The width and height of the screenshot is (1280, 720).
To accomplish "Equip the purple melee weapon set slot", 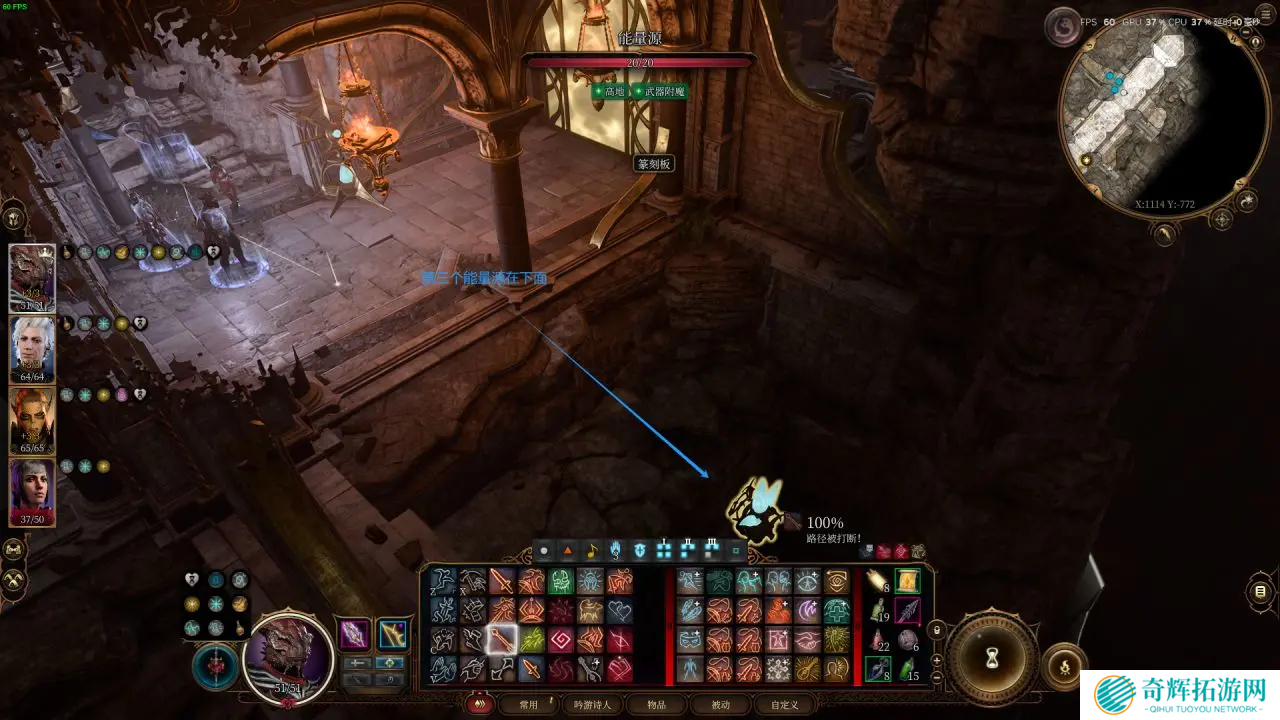I will point(354,634).
